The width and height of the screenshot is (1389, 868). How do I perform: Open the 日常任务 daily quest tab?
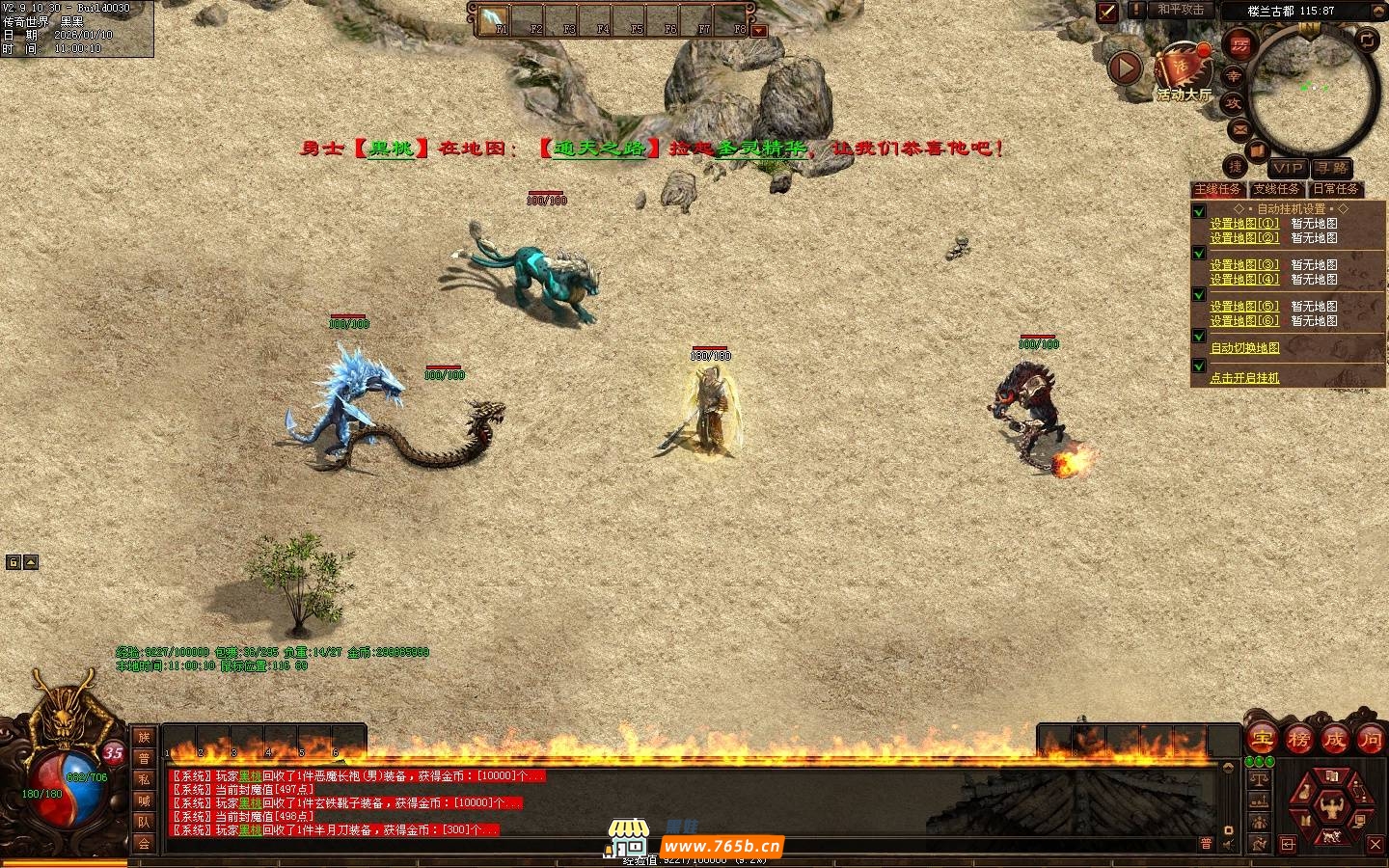tap(1335, 189)
